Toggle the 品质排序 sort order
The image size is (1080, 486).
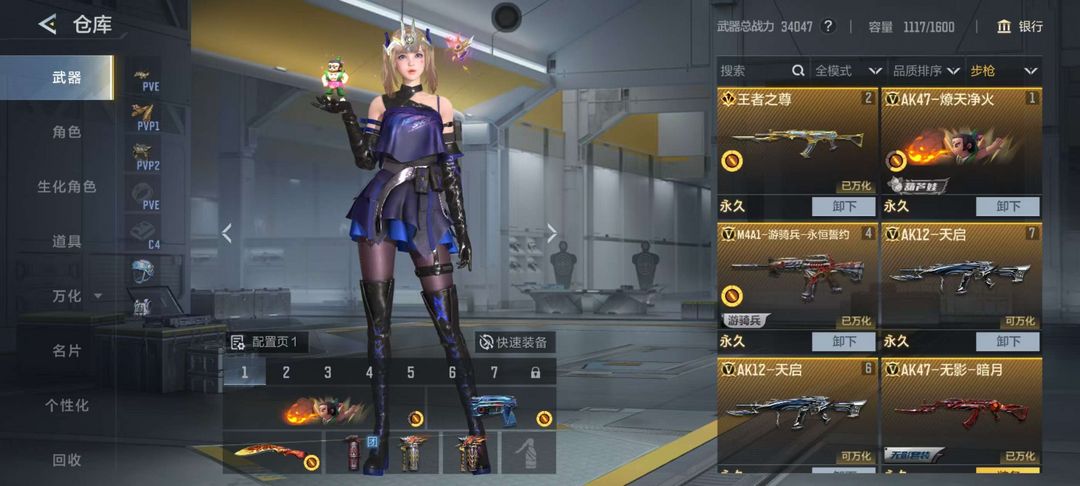[925, 71]
